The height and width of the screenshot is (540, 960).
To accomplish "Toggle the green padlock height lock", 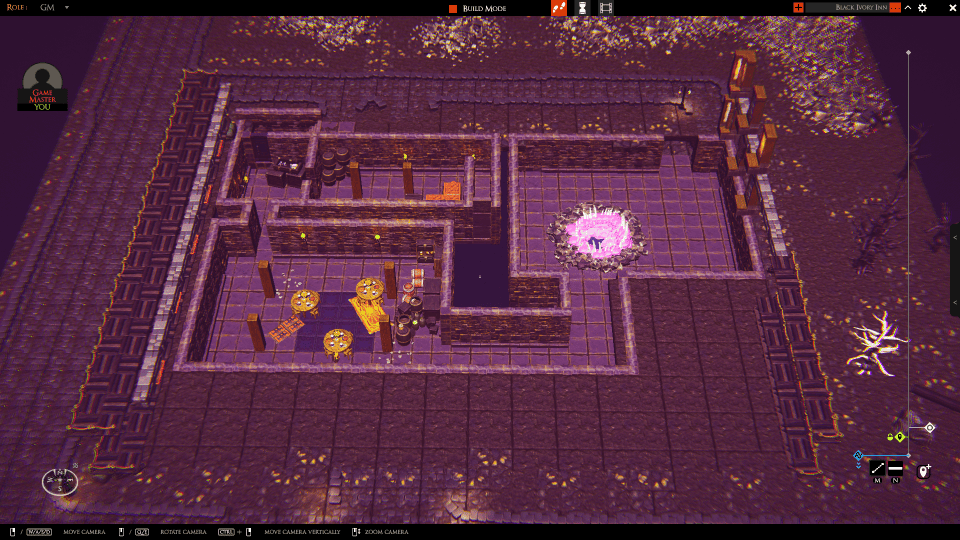I will pyautogui.click(x=890, y=437).
